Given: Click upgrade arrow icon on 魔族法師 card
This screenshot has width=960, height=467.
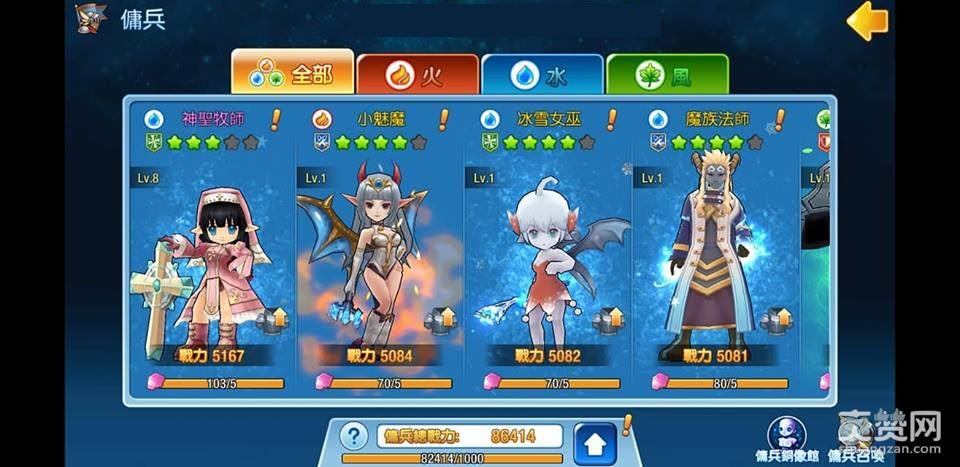Looking at the screenshot, I should (x=776, y=320).
